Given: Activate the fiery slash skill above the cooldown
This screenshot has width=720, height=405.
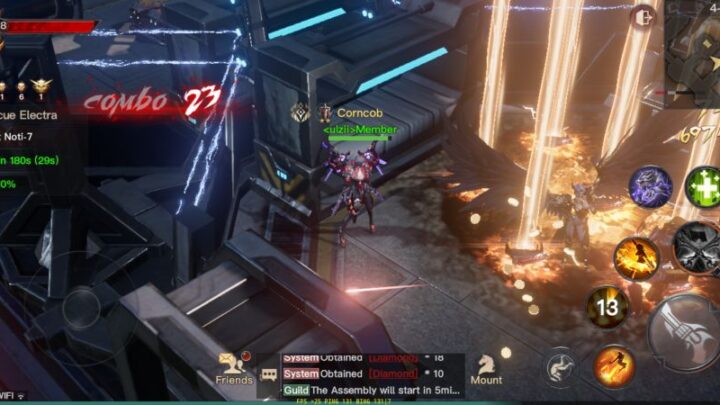Looking at the screenshot, I should pyautogui.click(x=636, y=257).
